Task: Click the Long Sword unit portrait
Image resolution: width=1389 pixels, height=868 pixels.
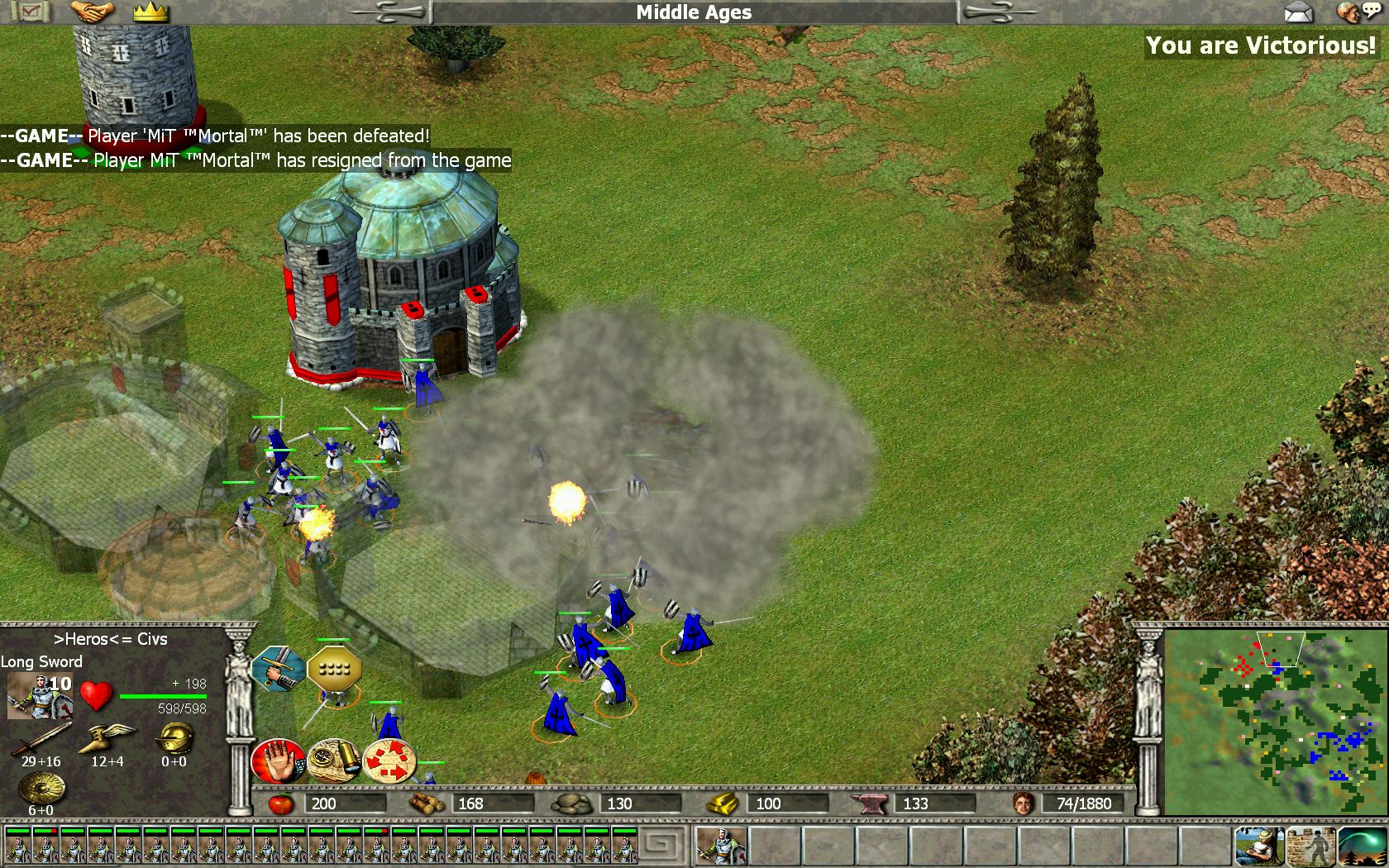Action: pyautogui.click(x=39, y=695)
